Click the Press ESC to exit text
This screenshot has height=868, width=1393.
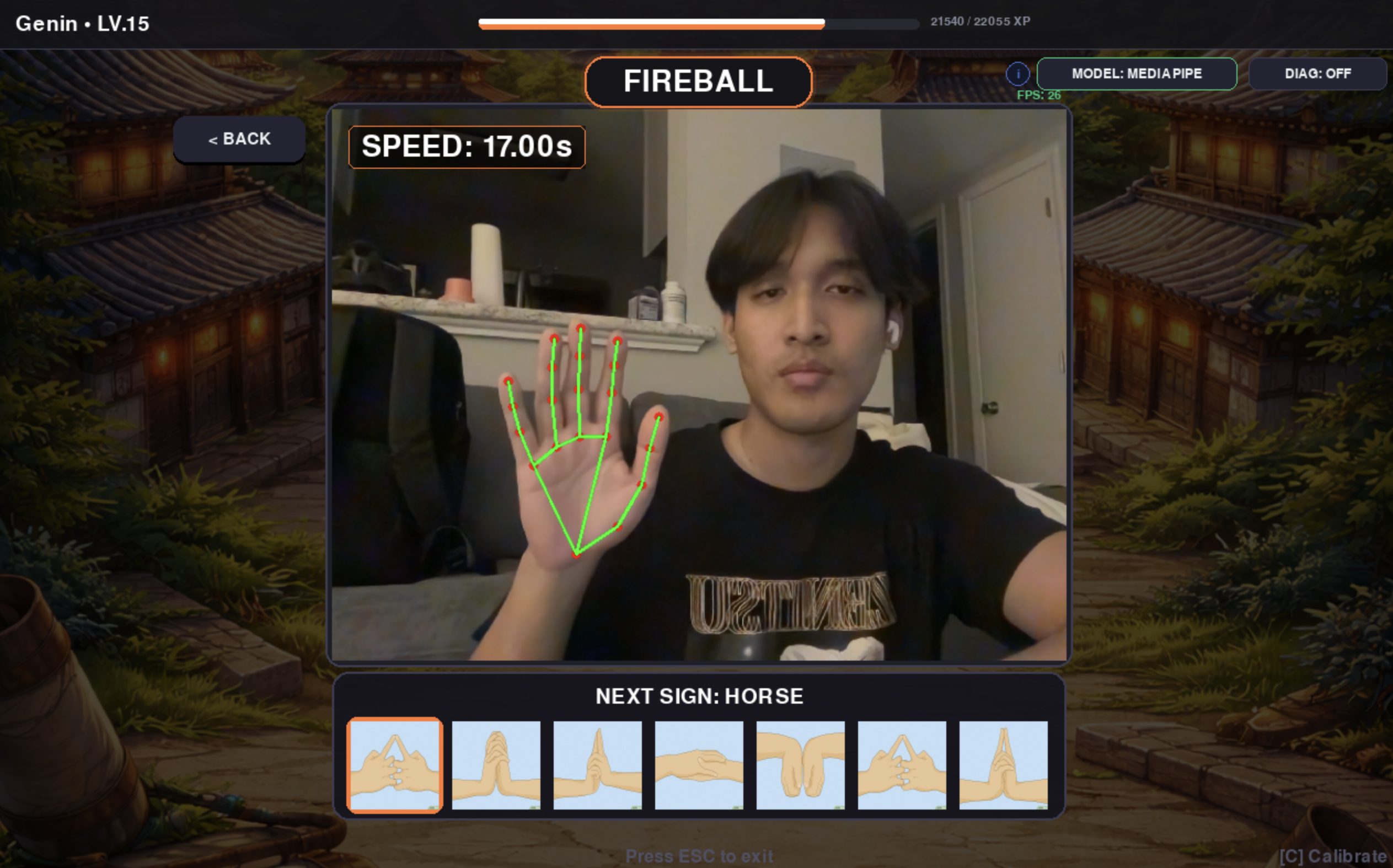pyautogui.click(x=699, y=855)
